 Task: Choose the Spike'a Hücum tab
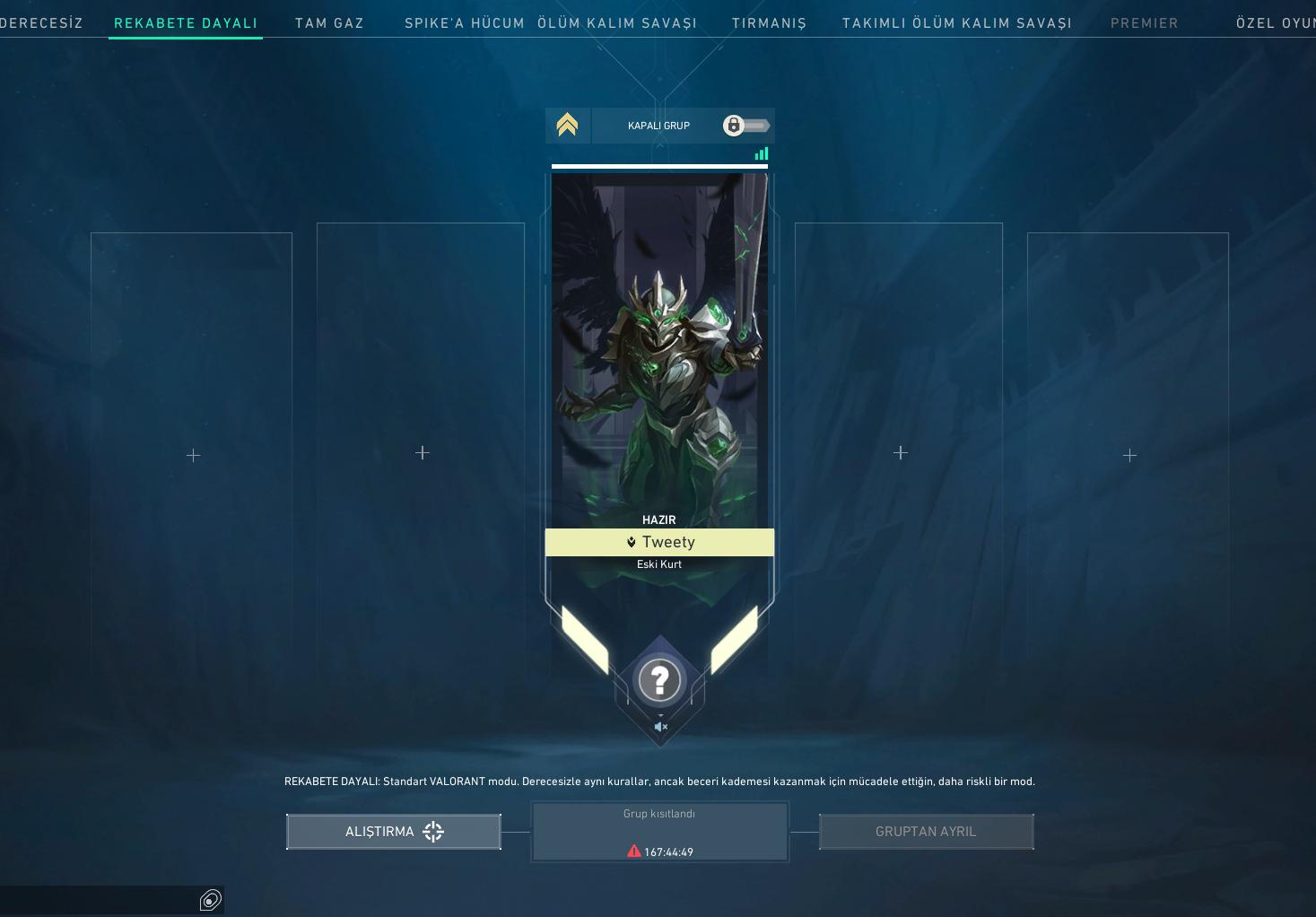pyautogui.click(x=464, y=23)
